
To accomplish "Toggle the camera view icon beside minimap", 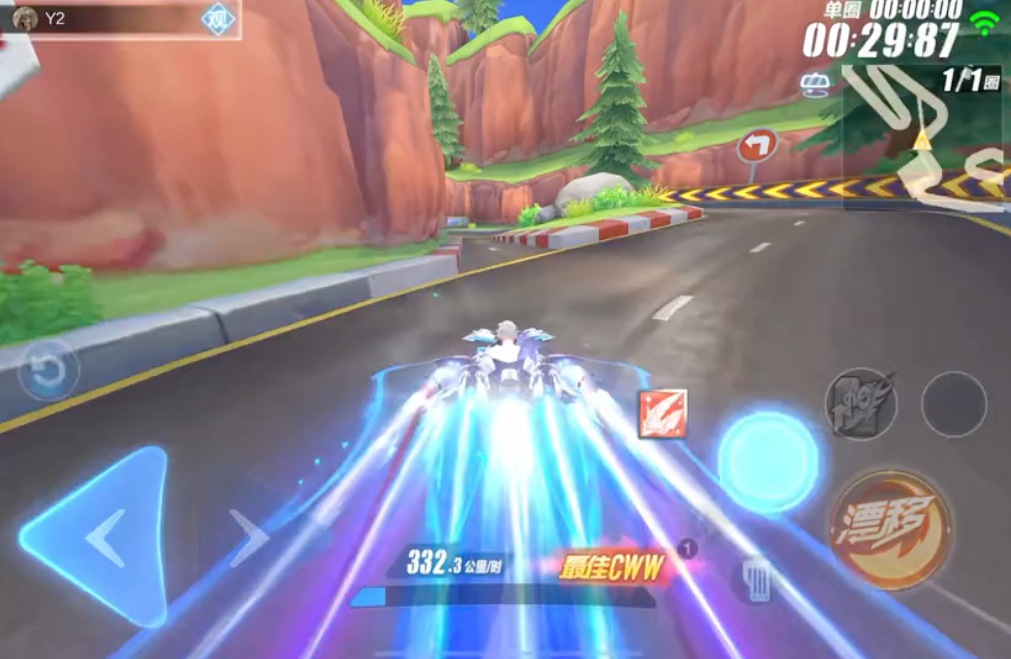I will point(813,85).
